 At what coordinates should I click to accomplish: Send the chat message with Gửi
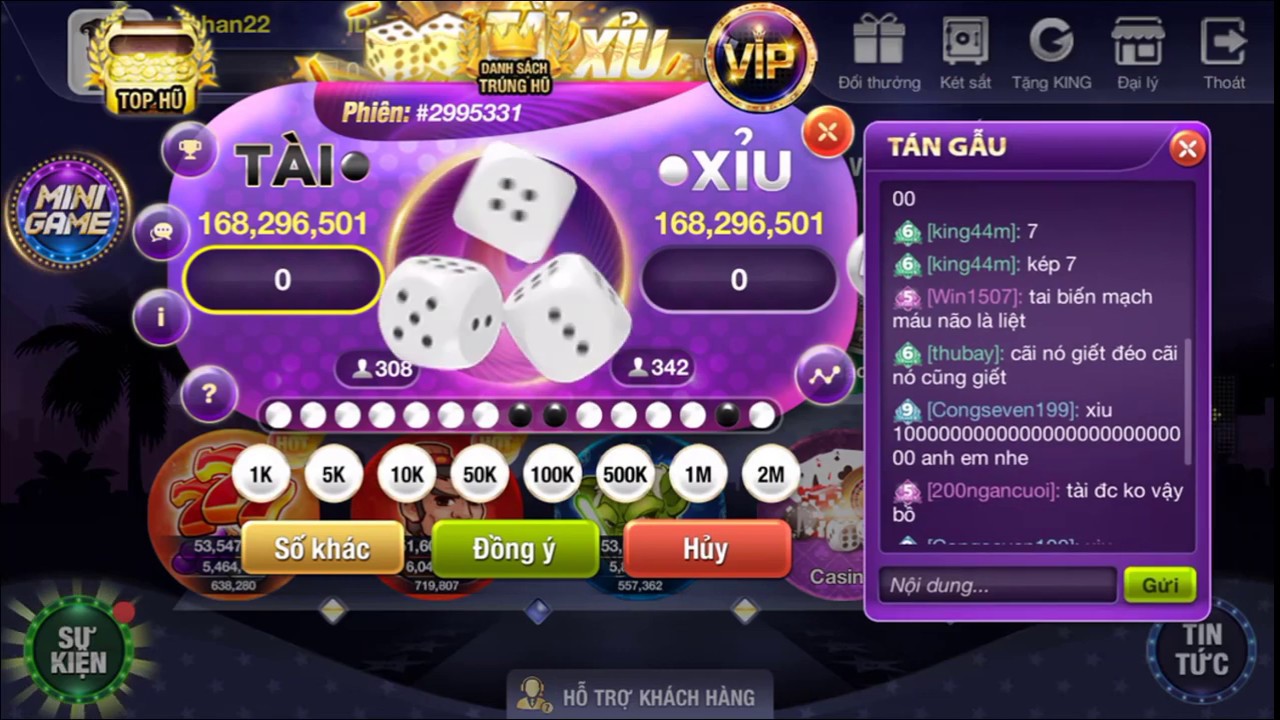tap(1160, 585)
